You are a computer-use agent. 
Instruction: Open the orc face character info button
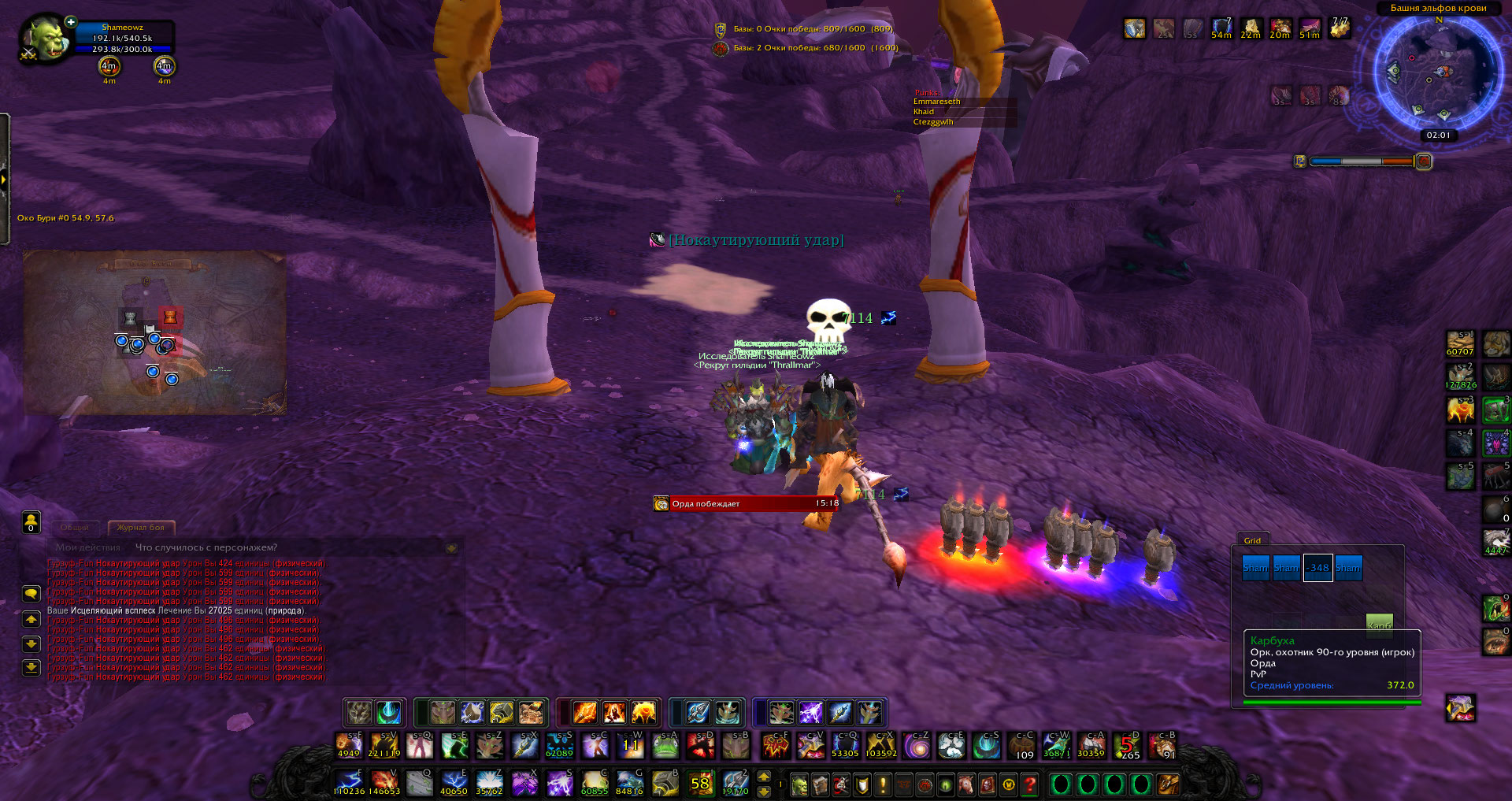click(799, 784)
